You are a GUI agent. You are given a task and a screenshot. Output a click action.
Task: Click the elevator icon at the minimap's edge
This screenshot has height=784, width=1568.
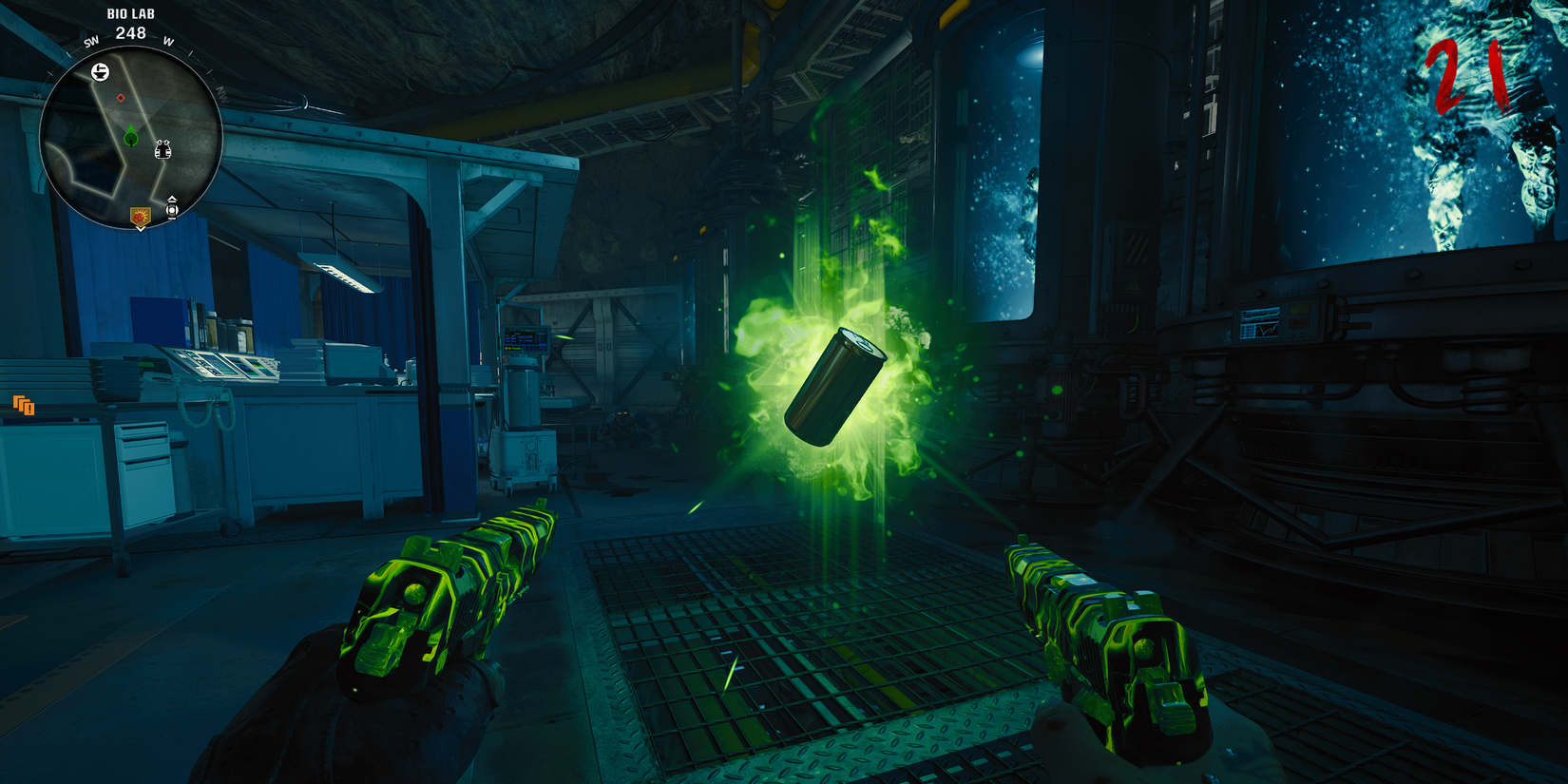point(171,210)
